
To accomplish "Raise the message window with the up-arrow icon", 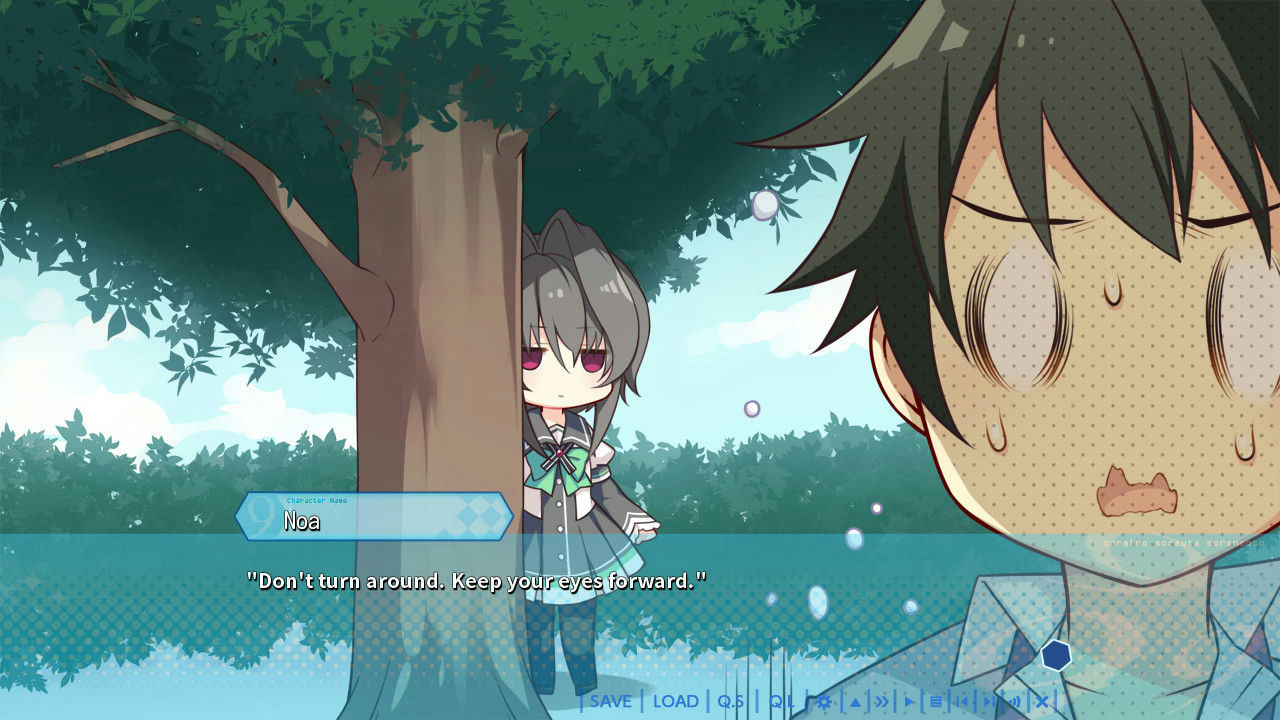I will 857,703.
